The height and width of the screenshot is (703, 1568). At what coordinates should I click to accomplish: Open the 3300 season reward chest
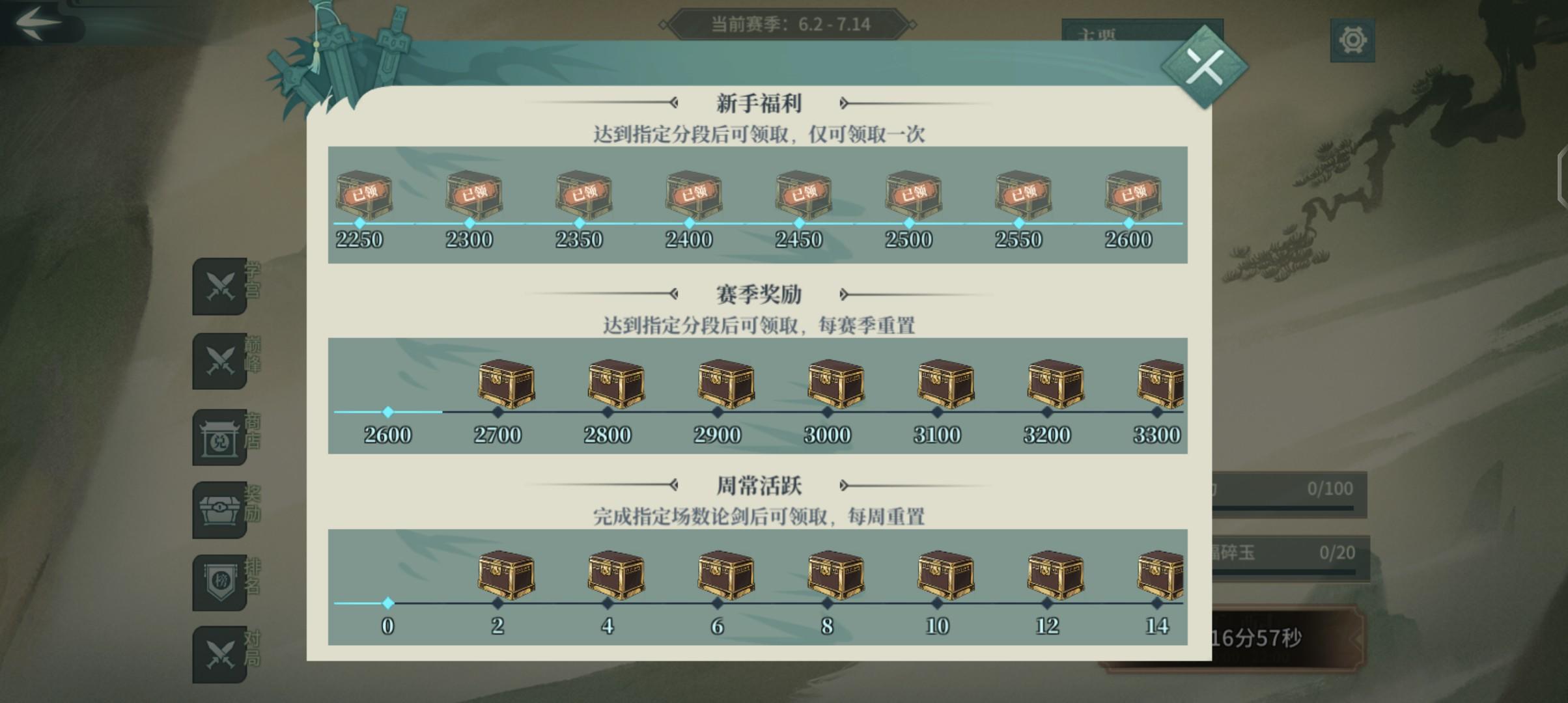1159,384
